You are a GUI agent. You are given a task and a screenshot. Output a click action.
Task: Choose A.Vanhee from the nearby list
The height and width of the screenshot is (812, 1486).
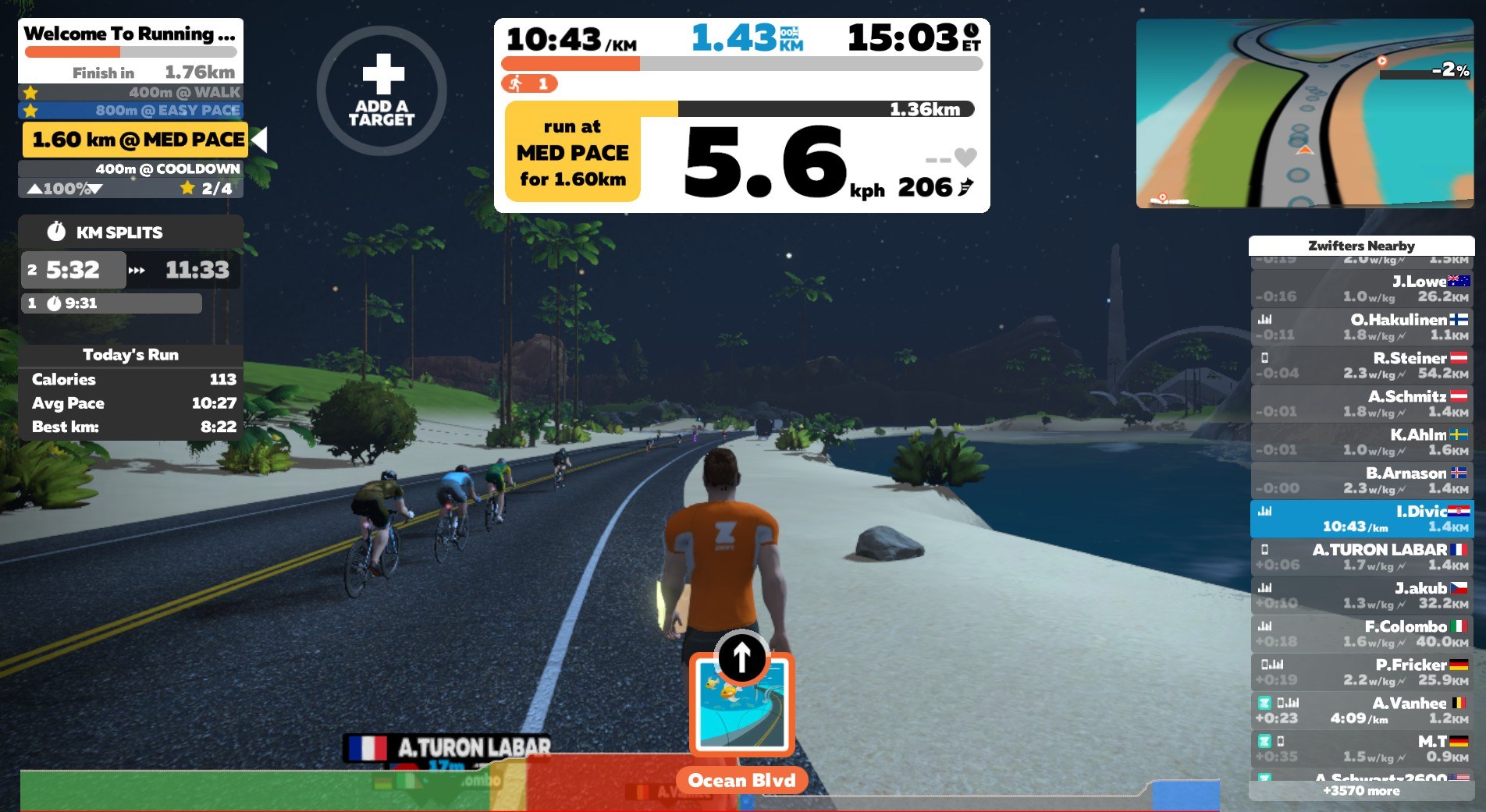1362,710
